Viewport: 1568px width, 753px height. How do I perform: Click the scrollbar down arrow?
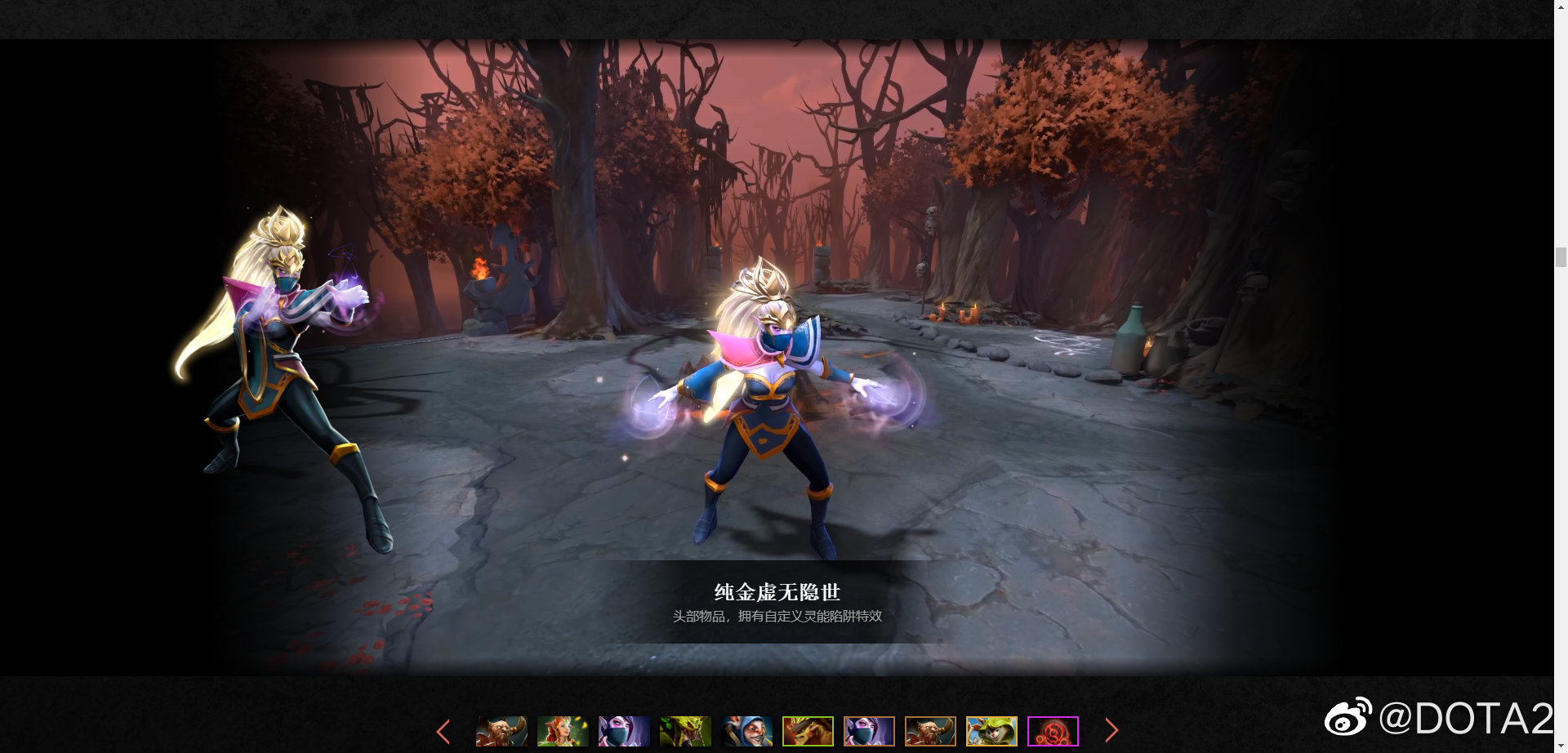point(1561,746)
